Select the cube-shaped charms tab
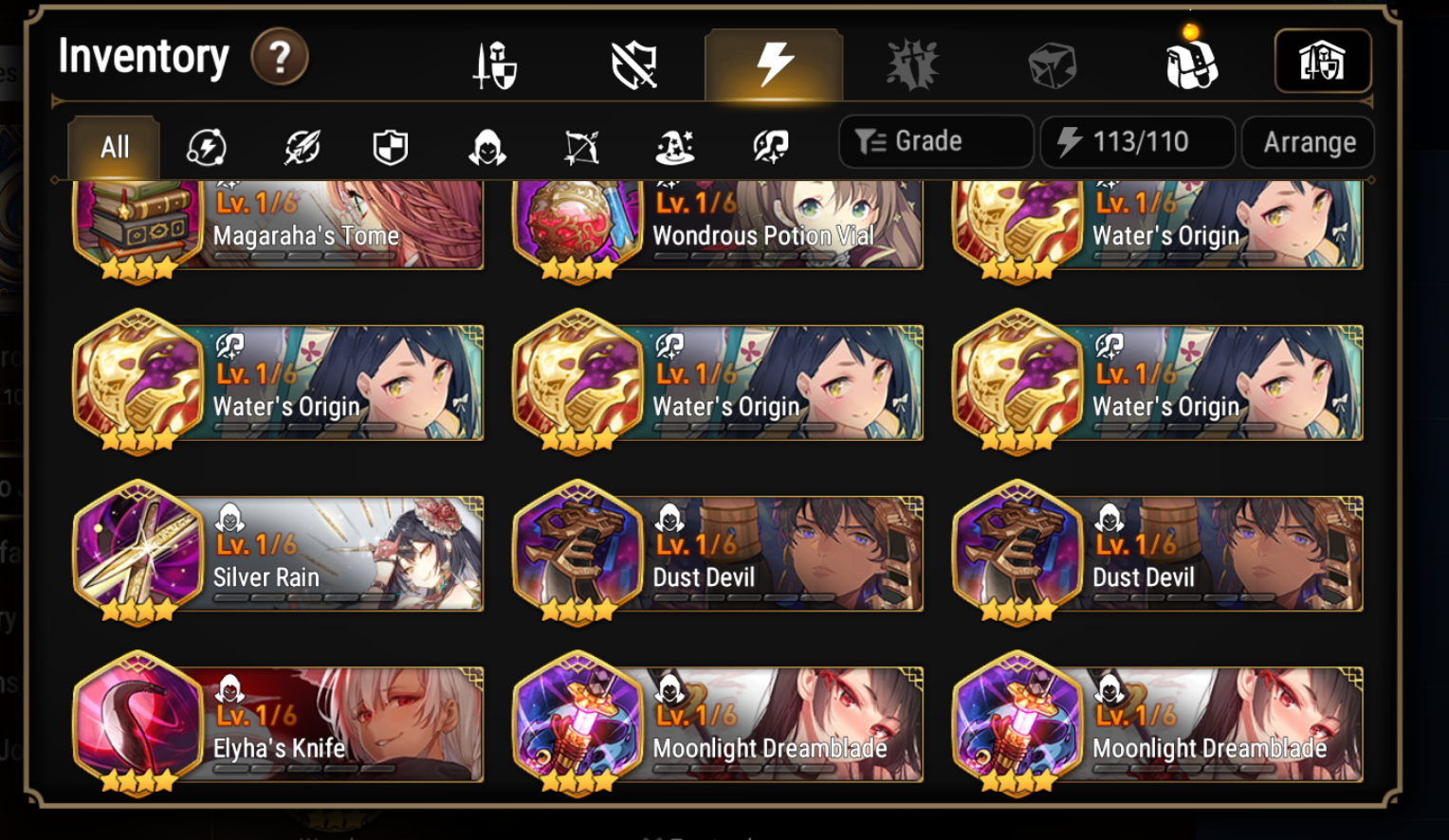This screenshot has height=840, width=1449. (x=1052, y=61)
